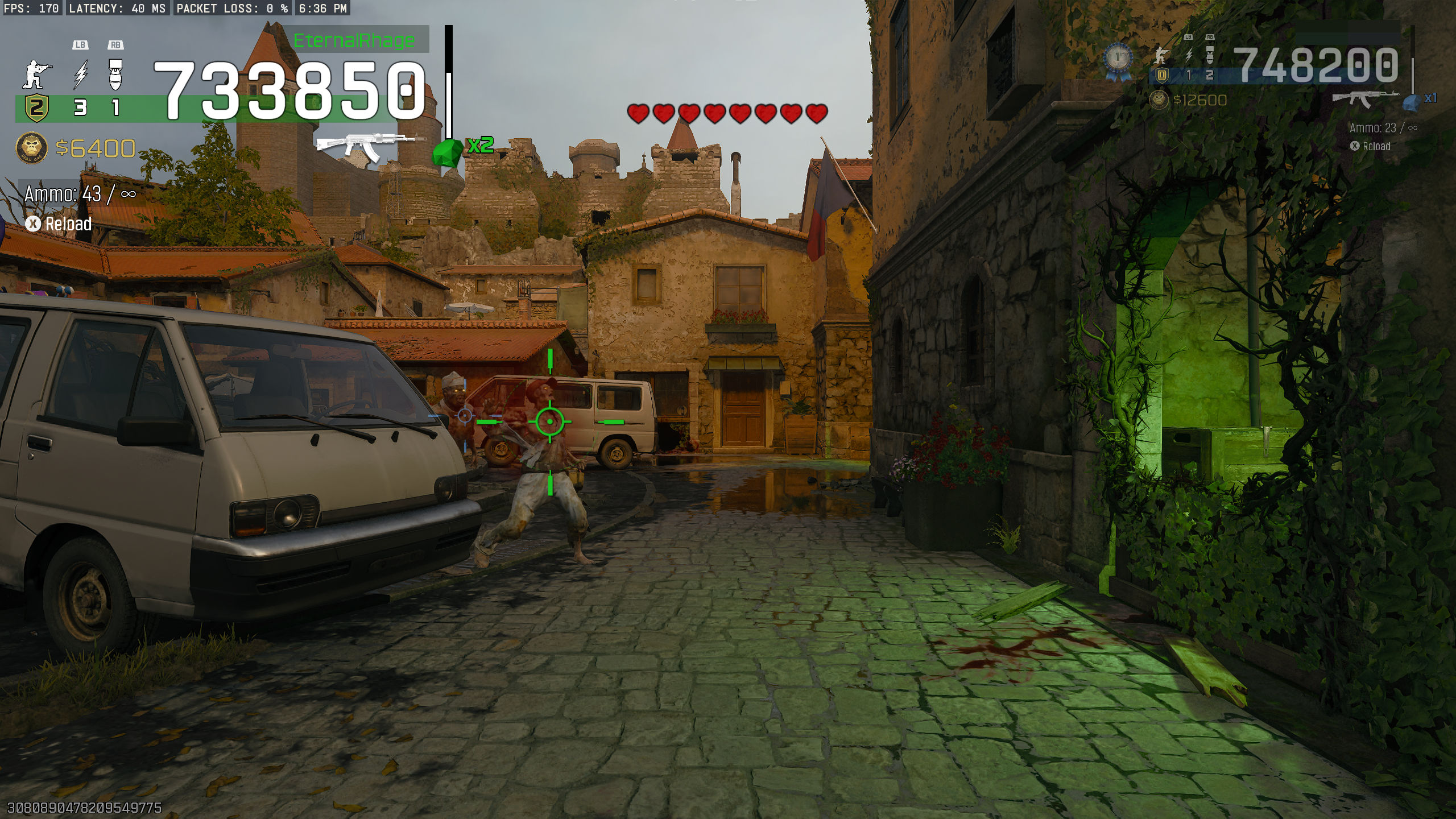Click the gold shield showing 0 on right scoreboard
1456x819 pixels.
coord(1161,75)
